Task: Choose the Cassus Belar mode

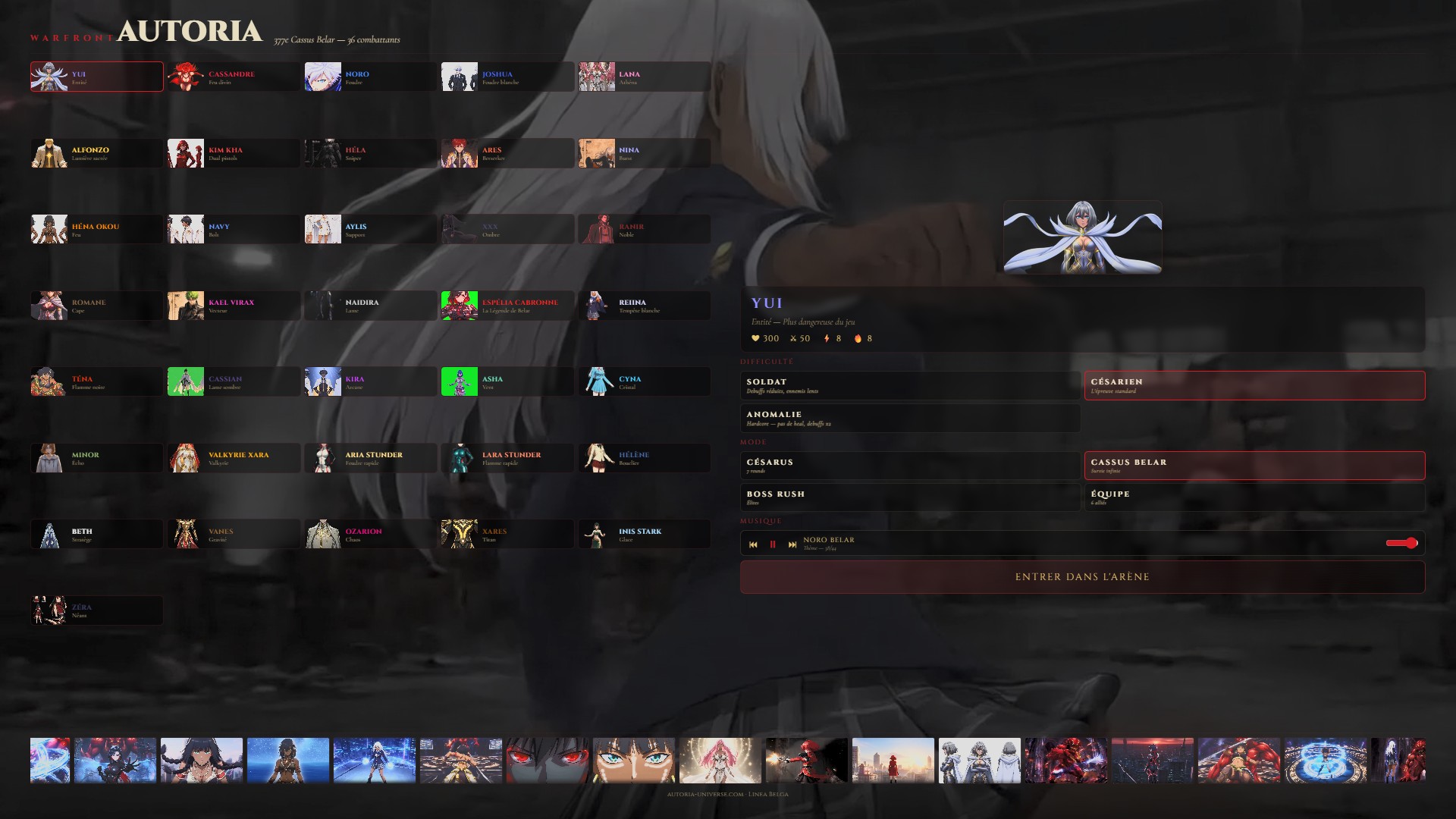Action: tap(1254, 466)
